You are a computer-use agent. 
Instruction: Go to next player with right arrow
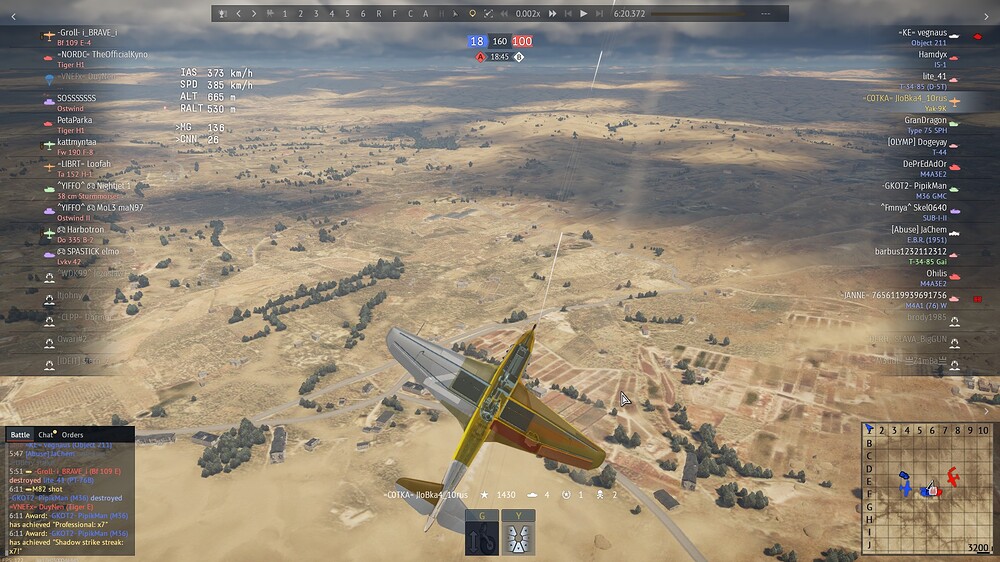pos(254,14)
